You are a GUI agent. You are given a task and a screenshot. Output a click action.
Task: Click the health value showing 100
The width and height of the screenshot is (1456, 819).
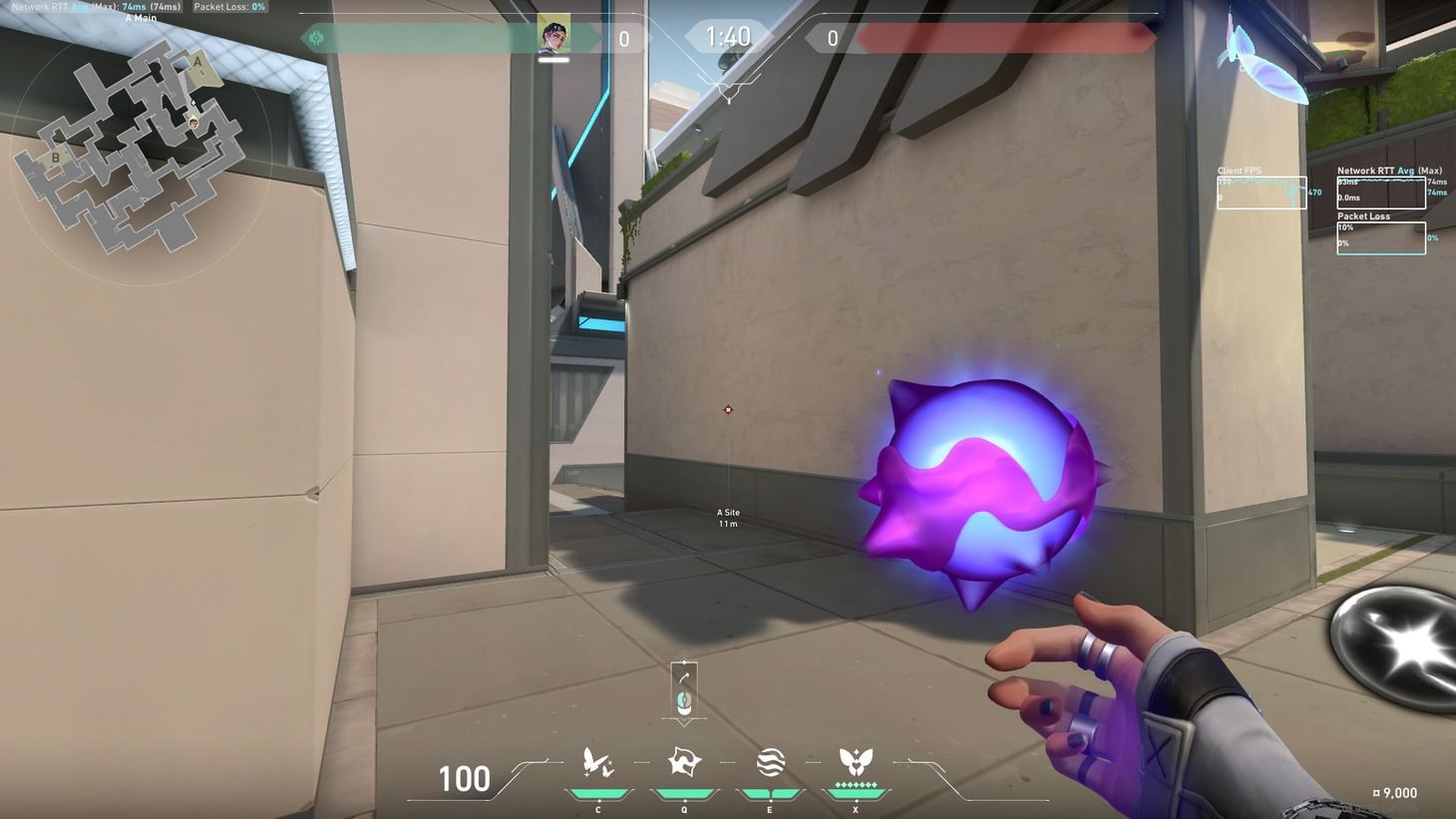[465, 779]
